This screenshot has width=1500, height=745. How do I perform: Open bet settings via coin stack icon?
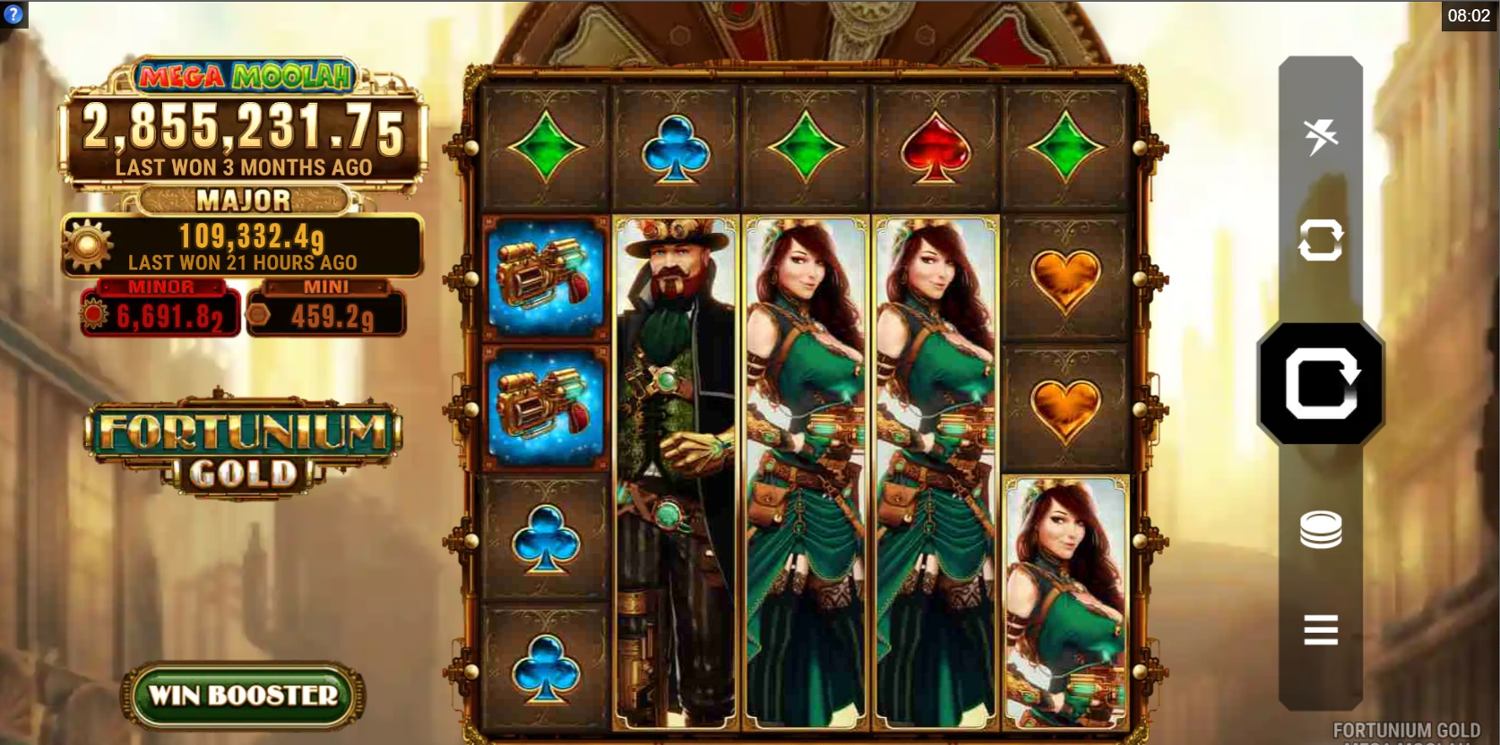(1320, 530)
